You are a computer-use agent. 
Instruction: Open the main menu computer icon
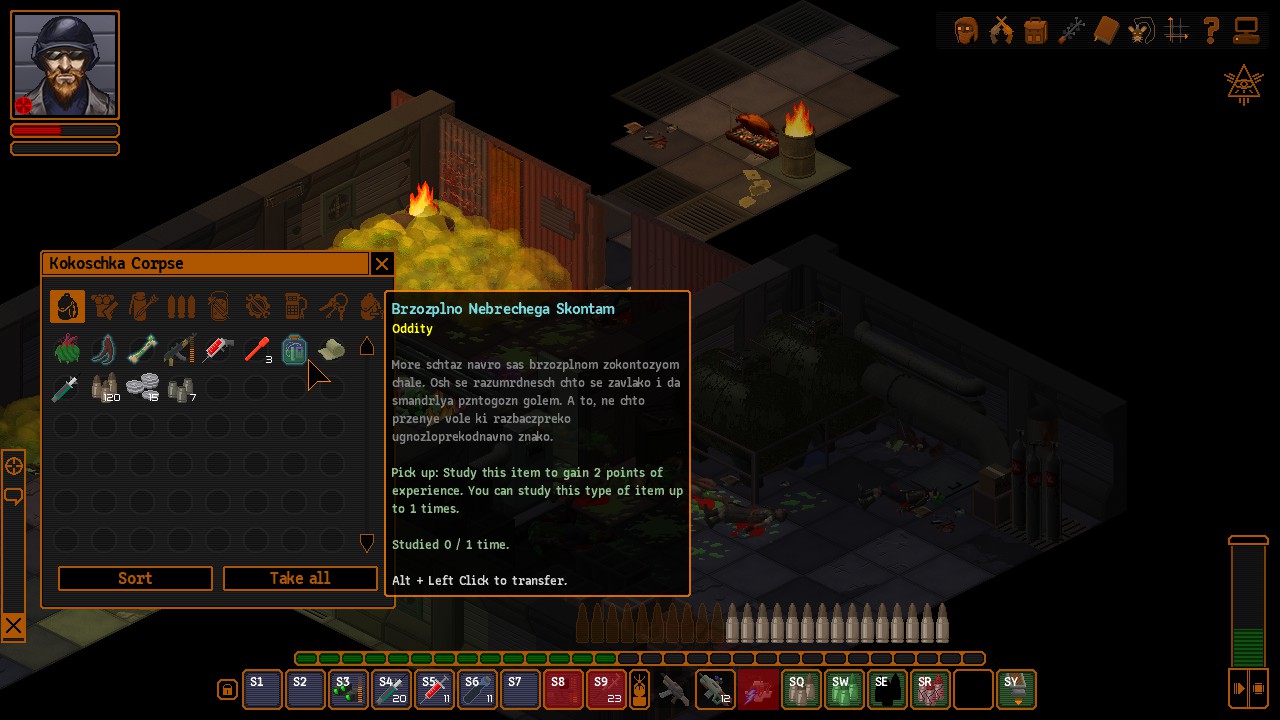click(x=1246, y=31)
